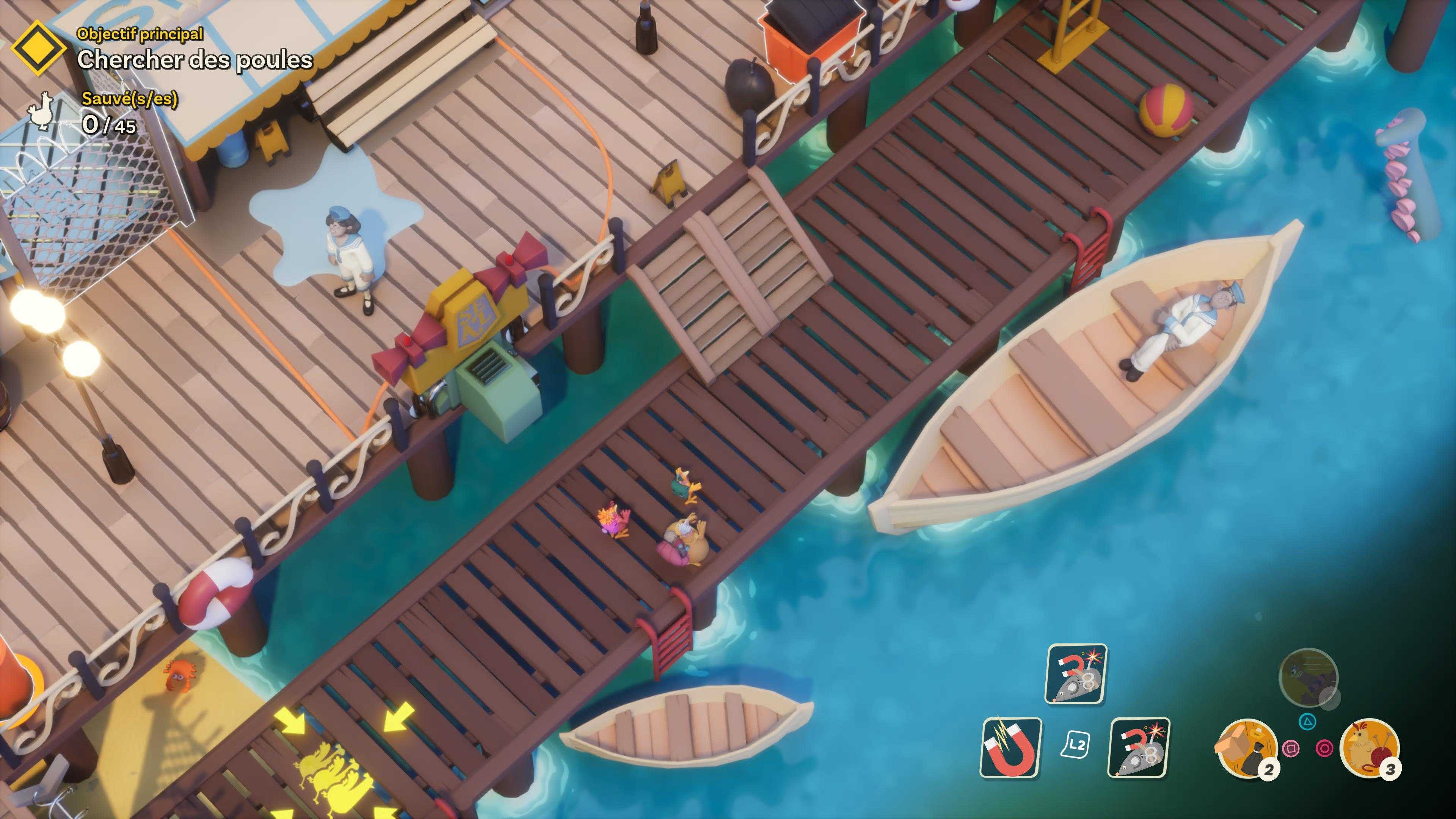
Task: Use the knitting chicken with yarn ability
Action: coord(1370,748)
